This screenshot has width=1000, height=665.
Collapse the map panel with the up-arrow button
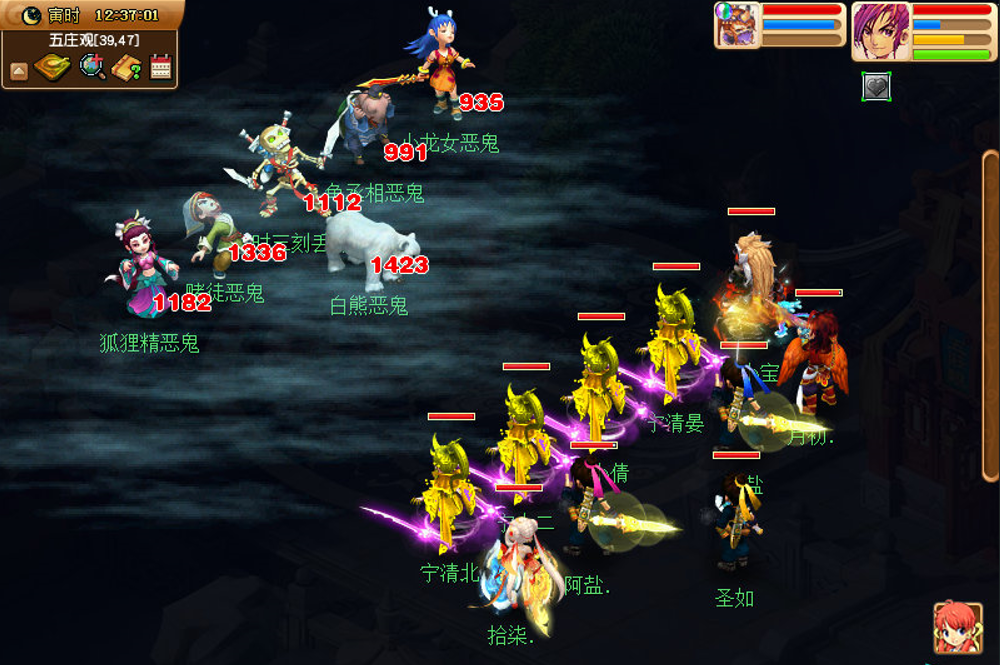tap(19, 71)
